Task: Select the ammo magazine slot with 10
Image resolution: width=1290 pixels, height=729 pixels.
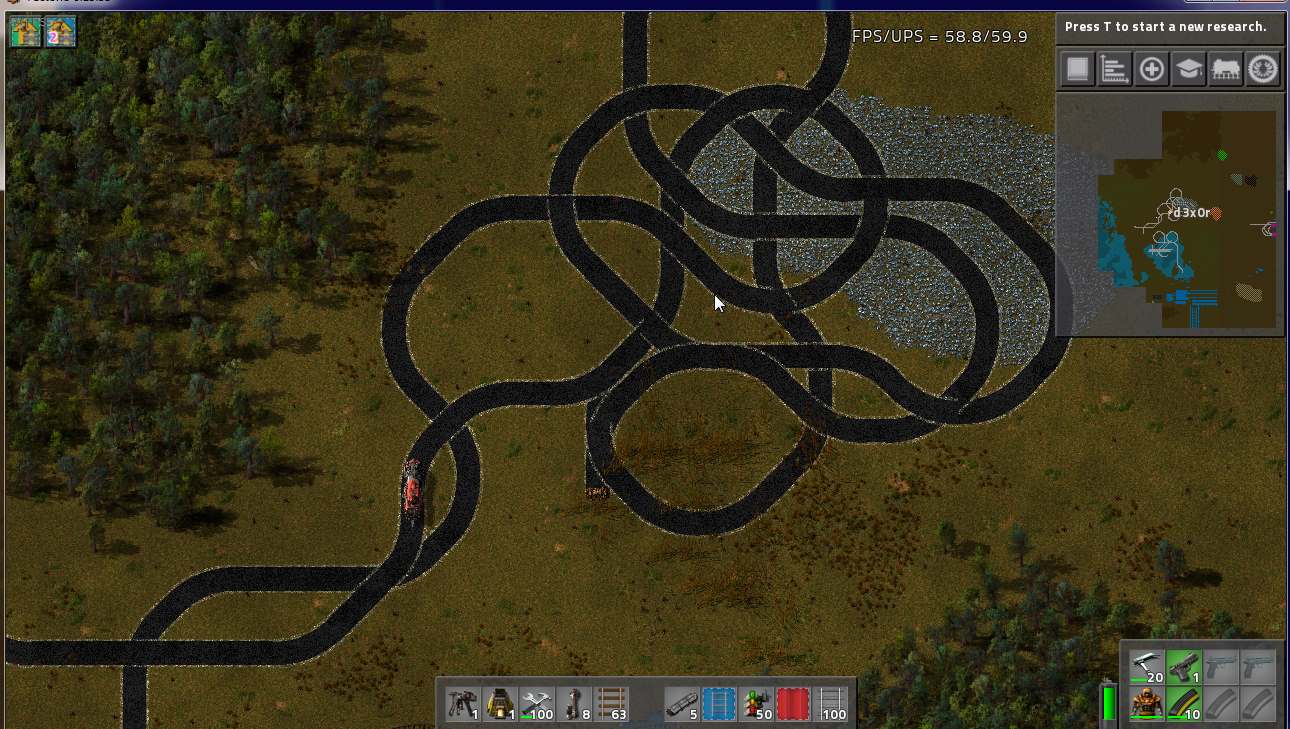Action: (x=1184, y=704)
